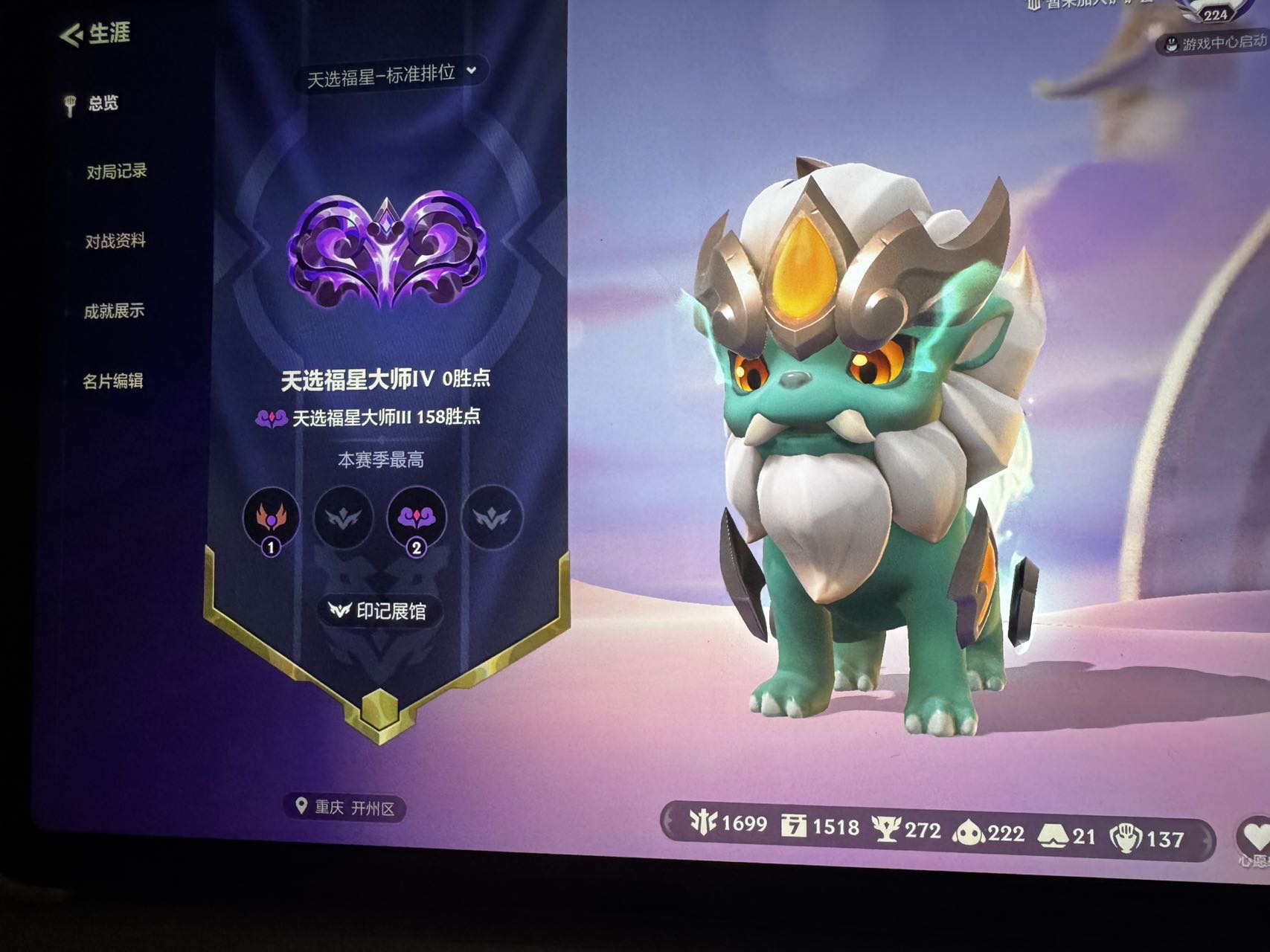This screenshot has height=952, width=1270.
Task: Click the 游戏中心启动 game center label
Action: (1217, 43)
